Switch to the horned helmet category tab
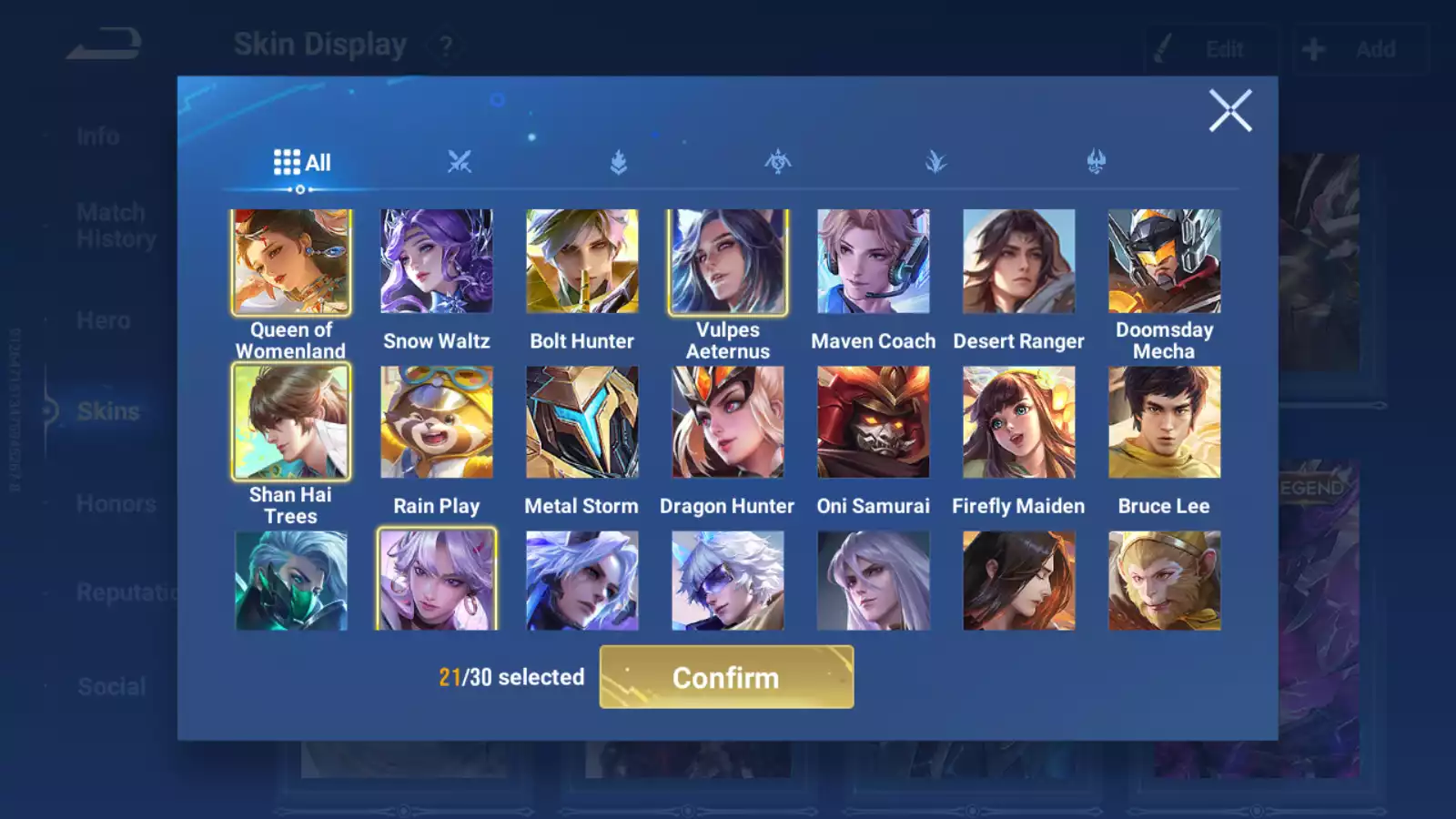 tap(1096, 163)
